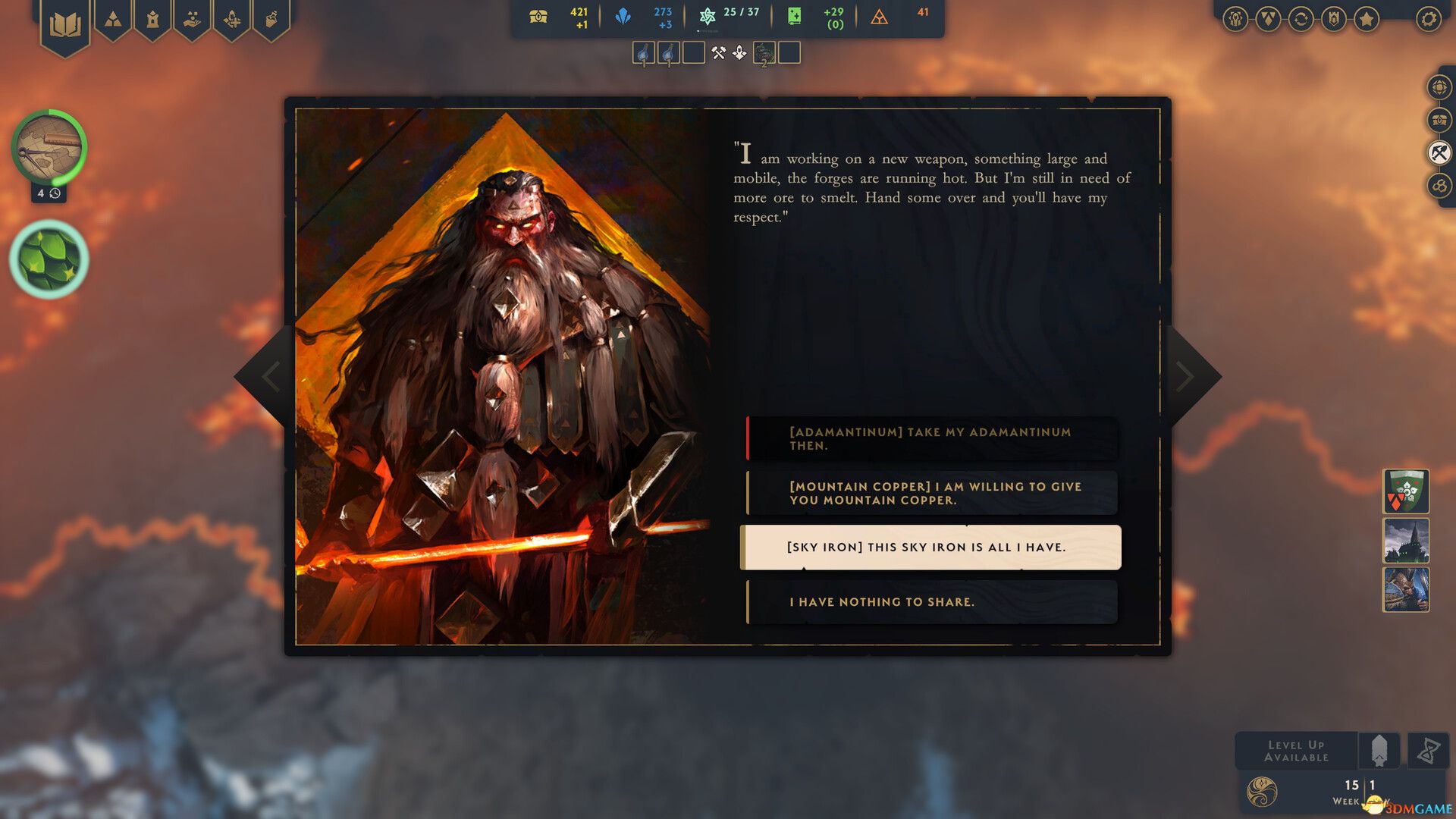Screen dimensions: 1456x819
Task: Click the green spellbook resource icon
Action: [795, 16]
